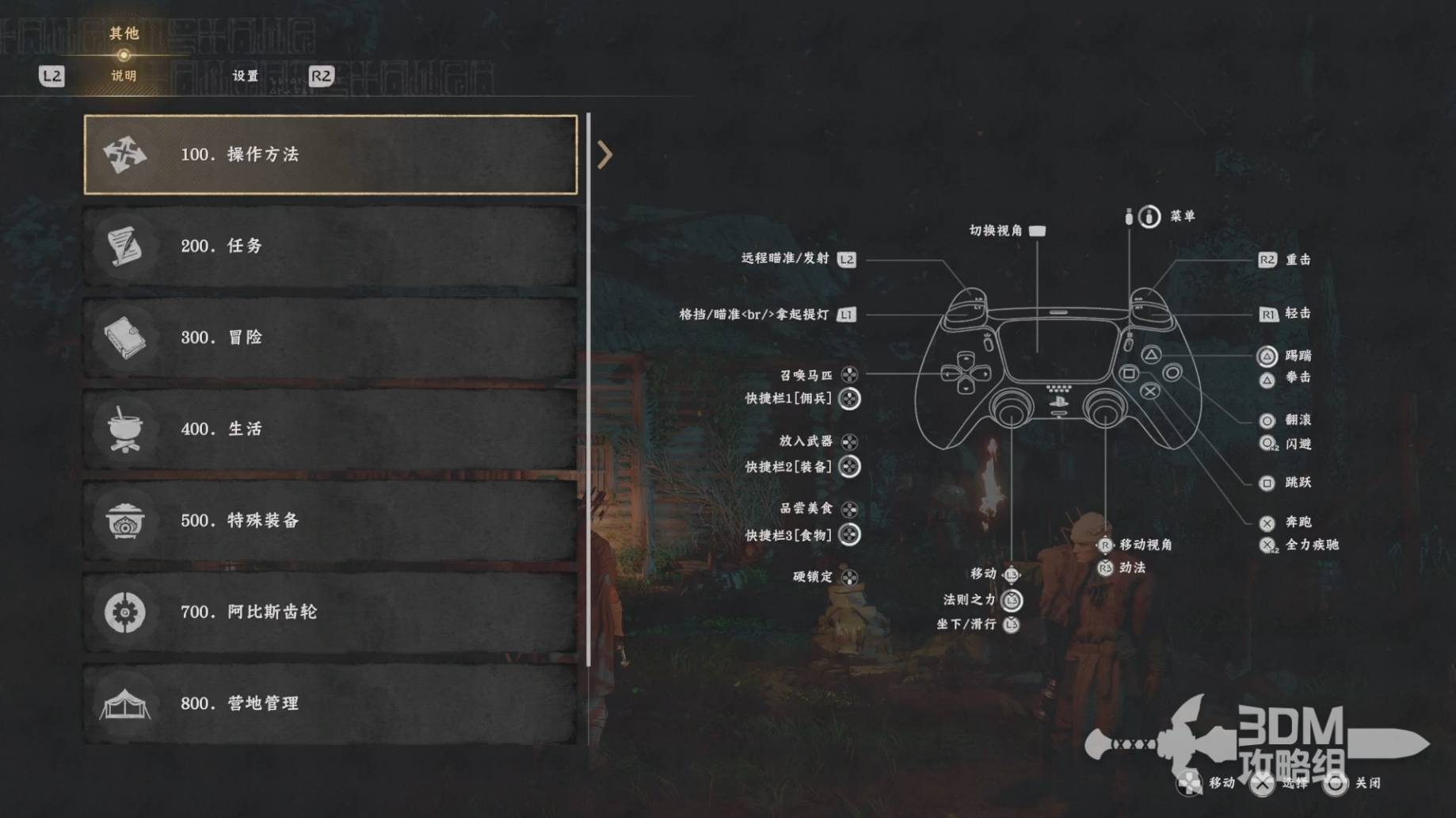This screenshot has height=818, width=1456.
Task: Choose the 800. 营地管理 entry
Action: (x=330, y=704)
